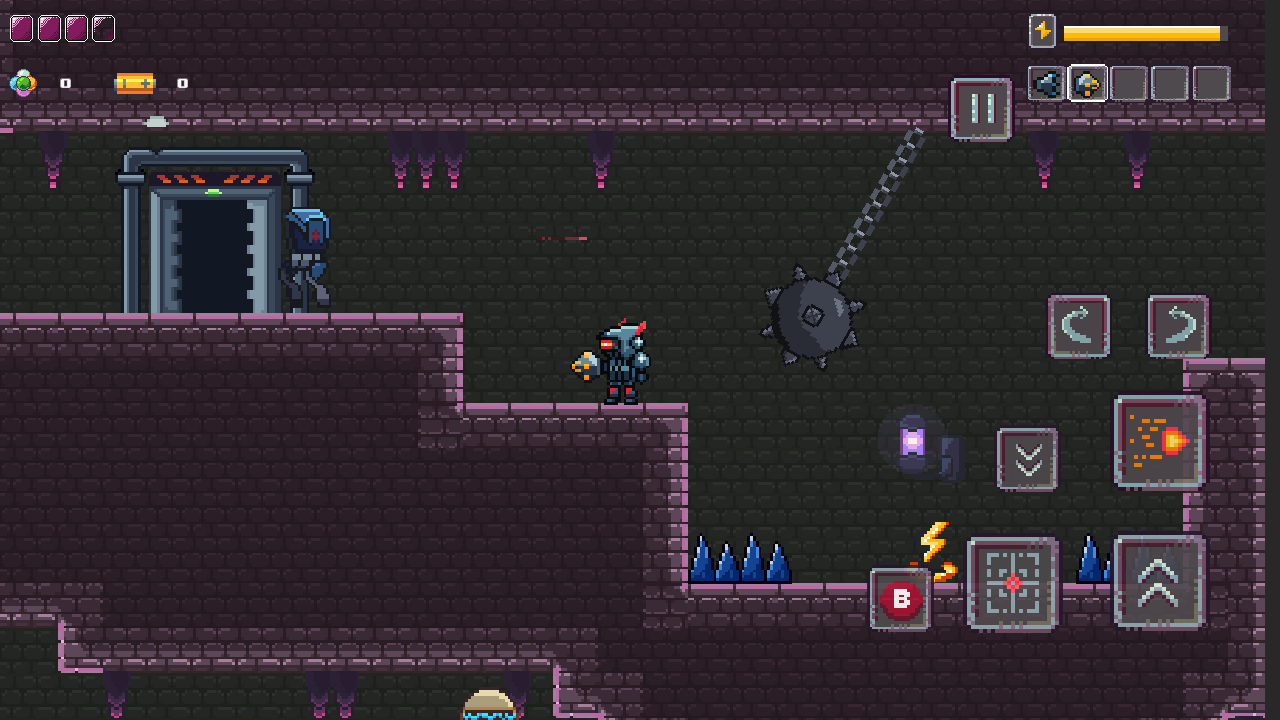Click the red fireball ability button
This screenshot has width=1280, height=720.
(1159, 438)
